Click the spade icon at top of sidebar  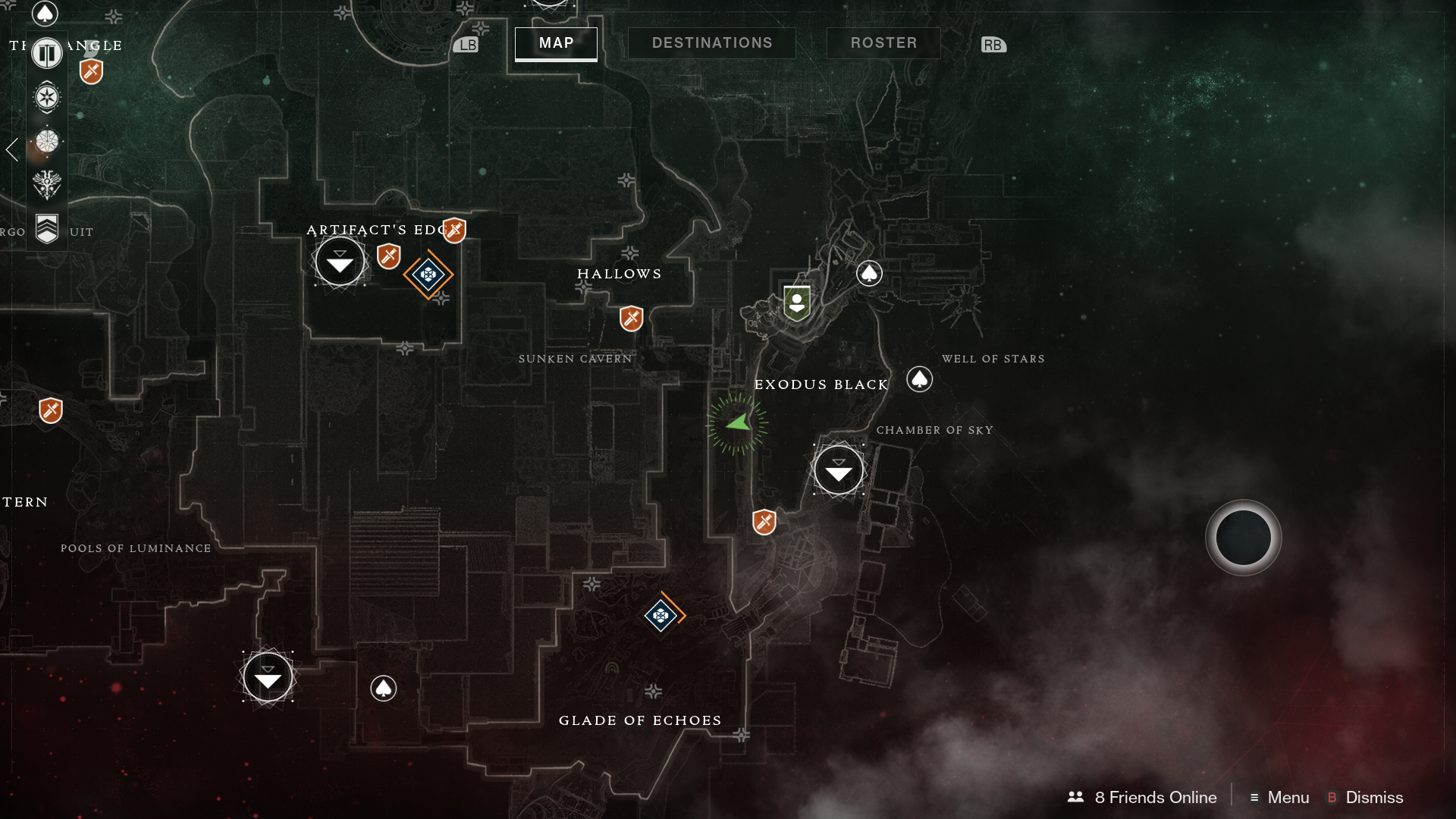tap(45, 14)
